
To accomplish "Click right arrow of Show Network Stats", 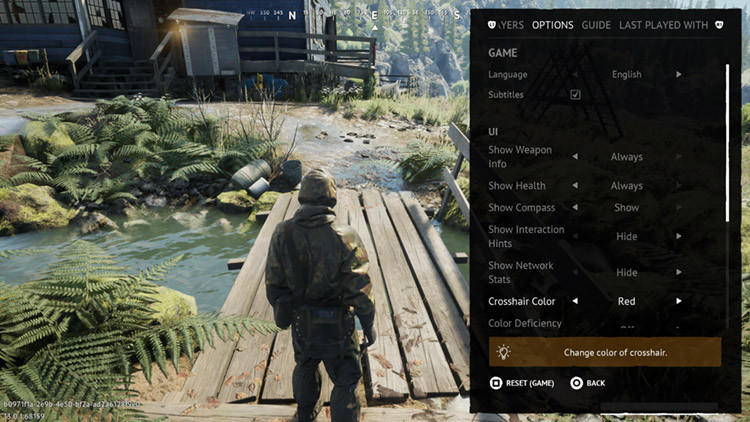I will (x=679, y=272).
